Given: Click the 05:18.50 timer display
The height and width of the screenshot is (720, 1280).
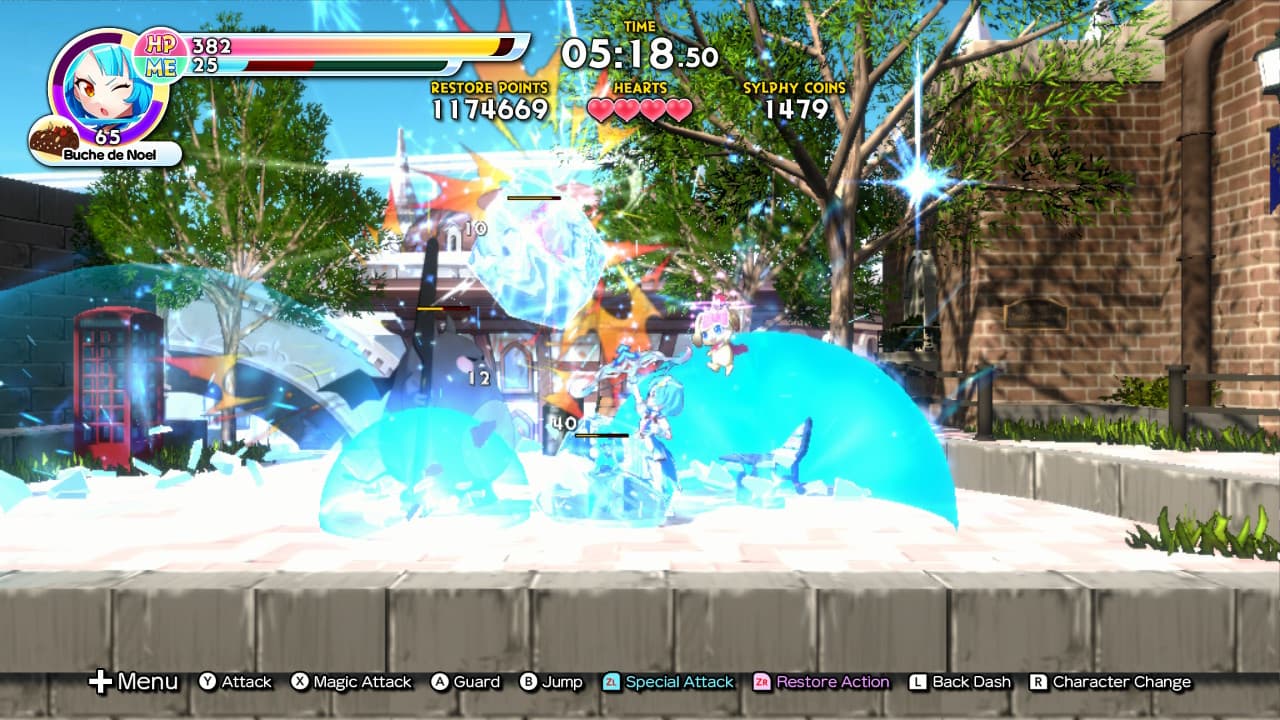Looking at the screenshot, I should (x=640, y=52).
